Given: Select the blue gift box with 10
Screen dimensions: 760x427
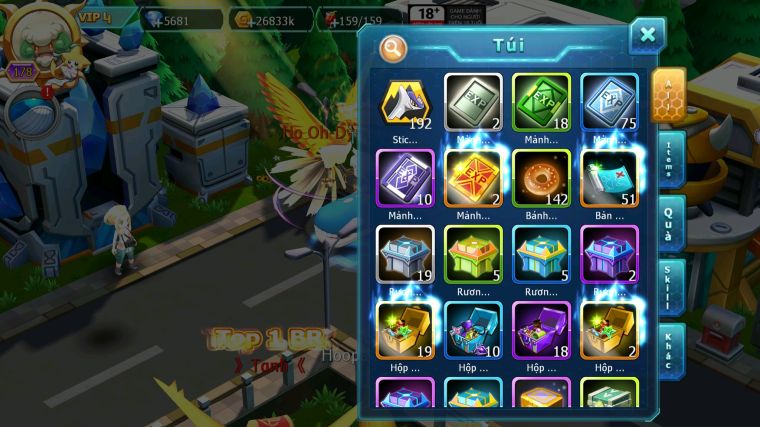Looking at the screenshot, I should click(x=473, y=329).
